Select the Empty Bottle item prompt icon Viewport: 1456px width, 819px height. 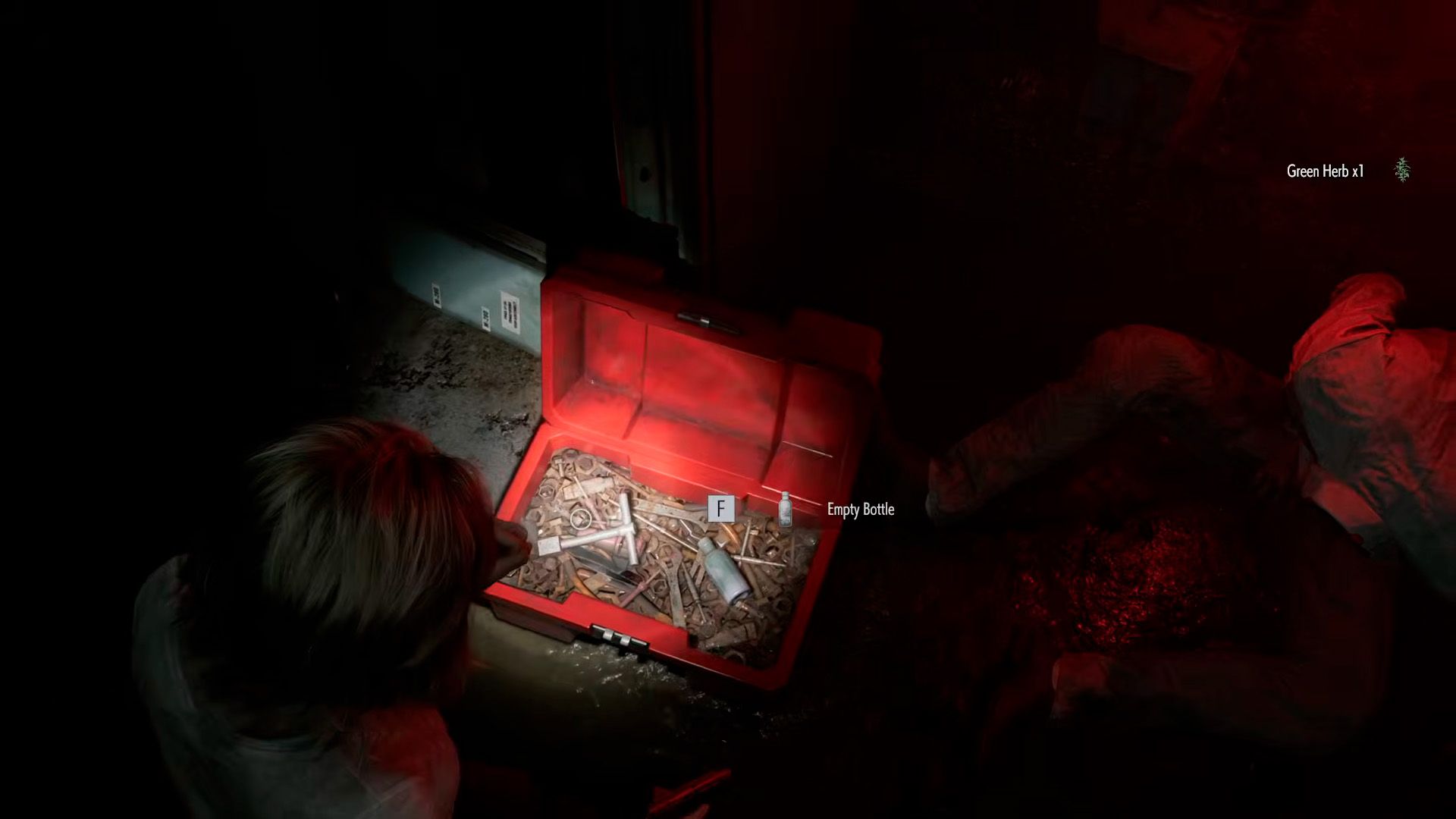(x=786, y=509)
